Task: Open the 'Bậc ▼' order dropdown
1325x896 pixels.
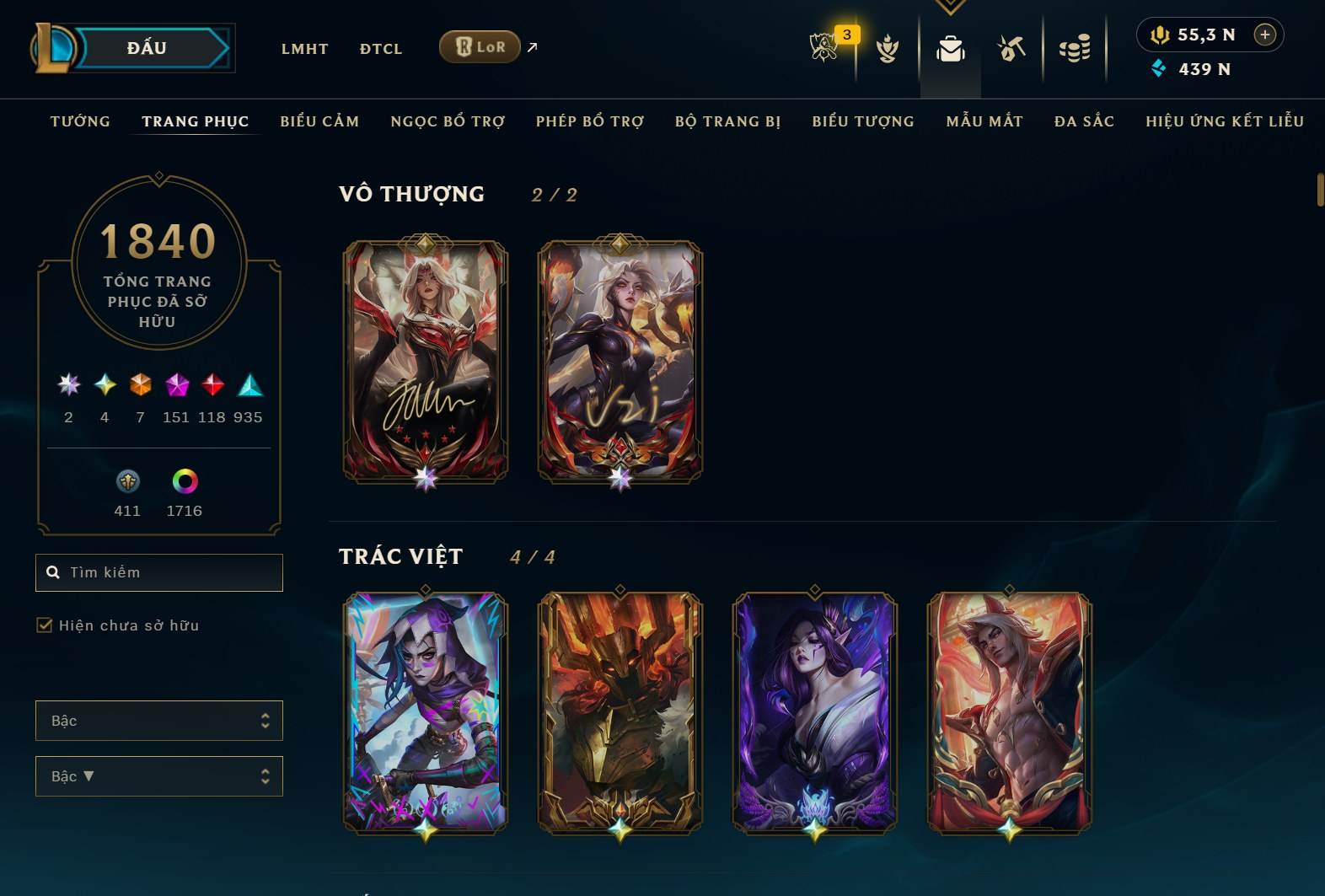Action: (x=158, y=776)
